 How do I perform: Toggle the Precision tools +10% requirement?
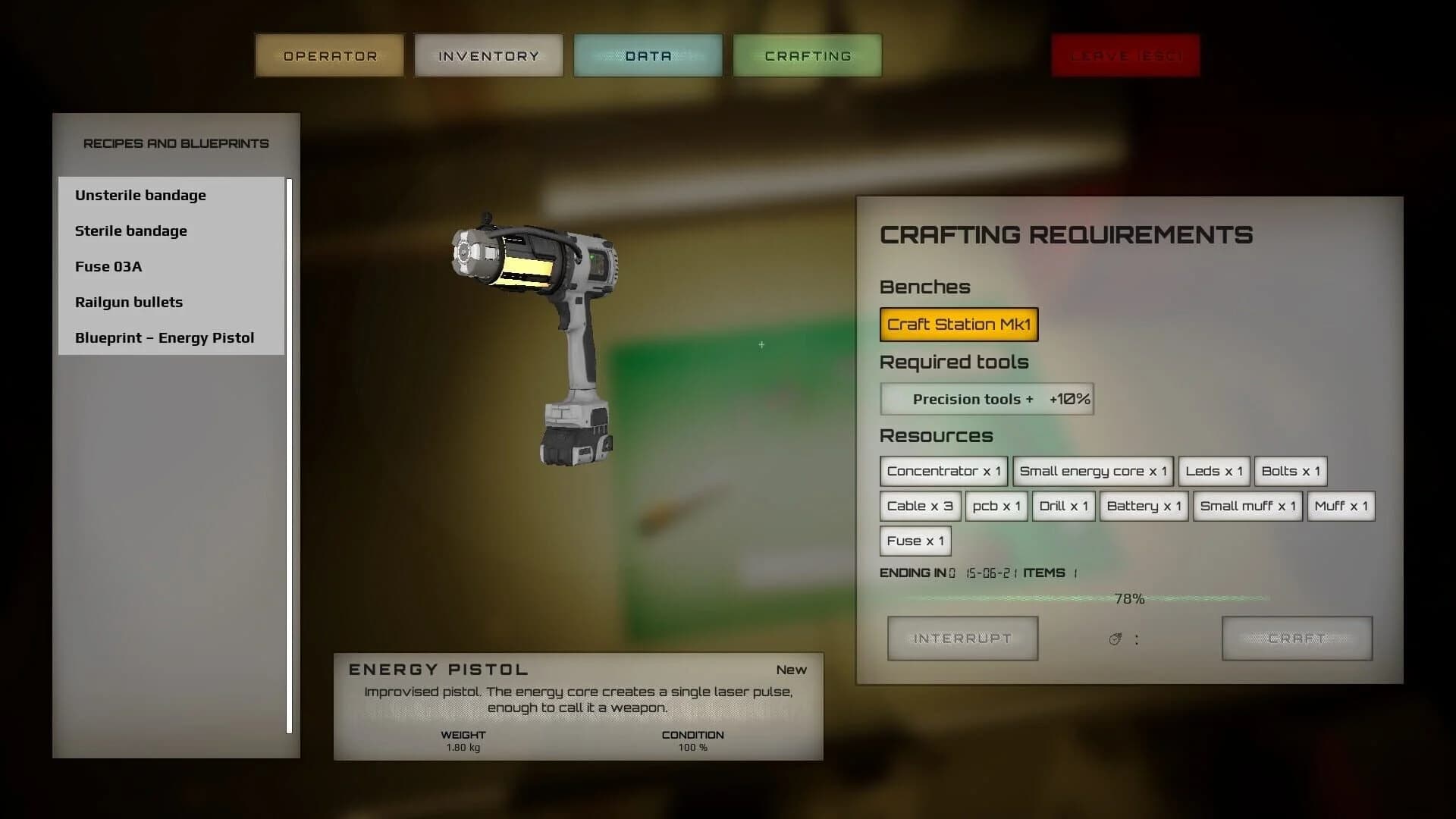click(987, 399)
